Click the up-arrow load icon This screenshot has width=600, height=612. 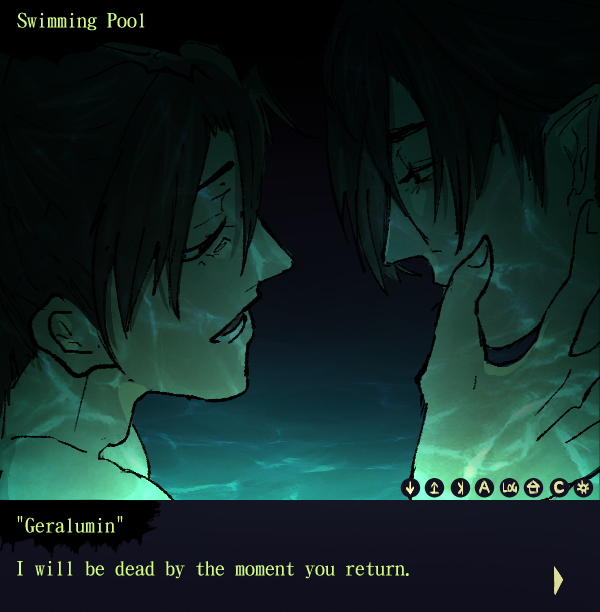point(435,488)
